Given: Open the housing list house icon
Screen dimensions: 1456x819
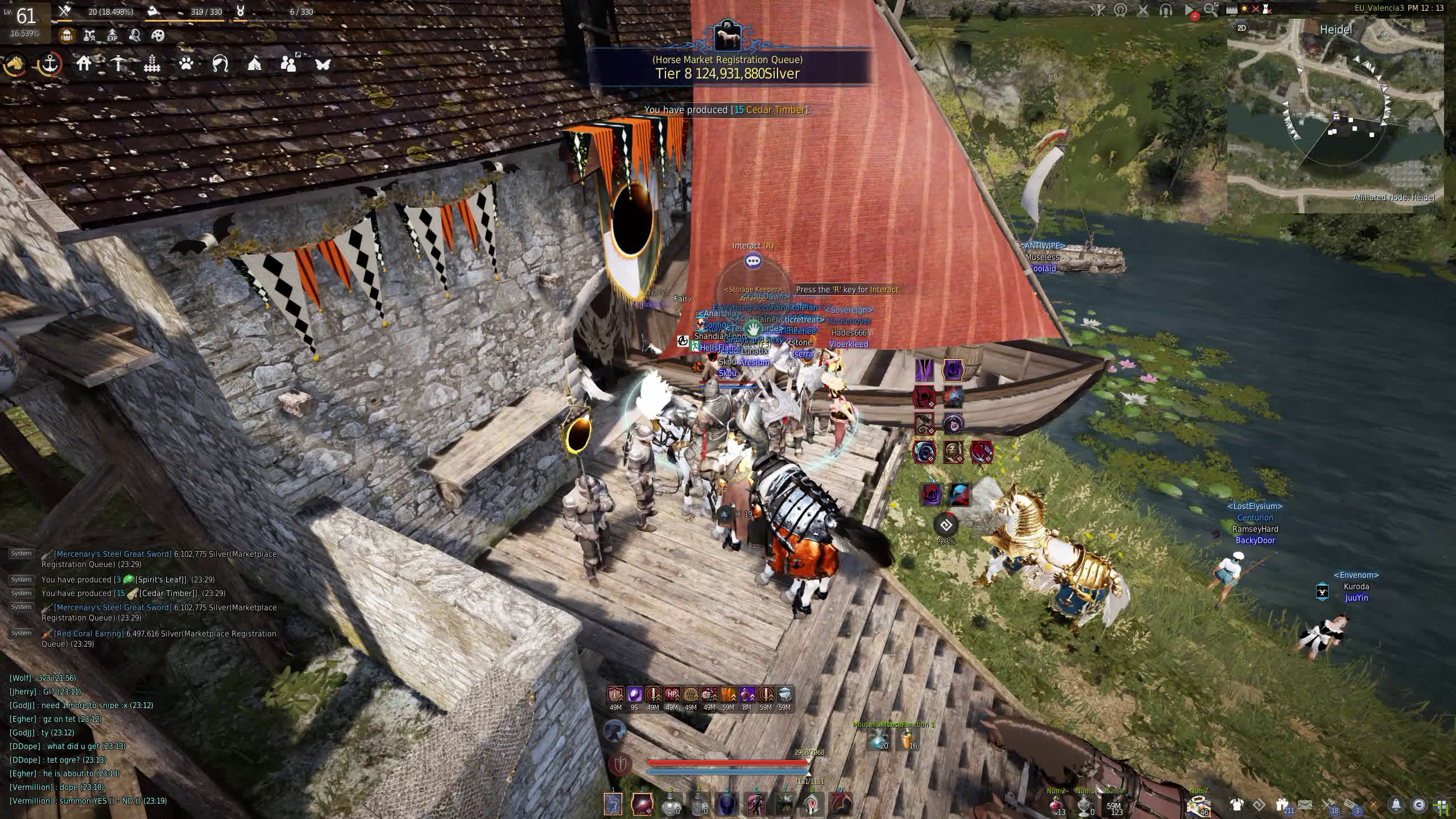Looking at the screenshot, I should (x=84, y=64).
